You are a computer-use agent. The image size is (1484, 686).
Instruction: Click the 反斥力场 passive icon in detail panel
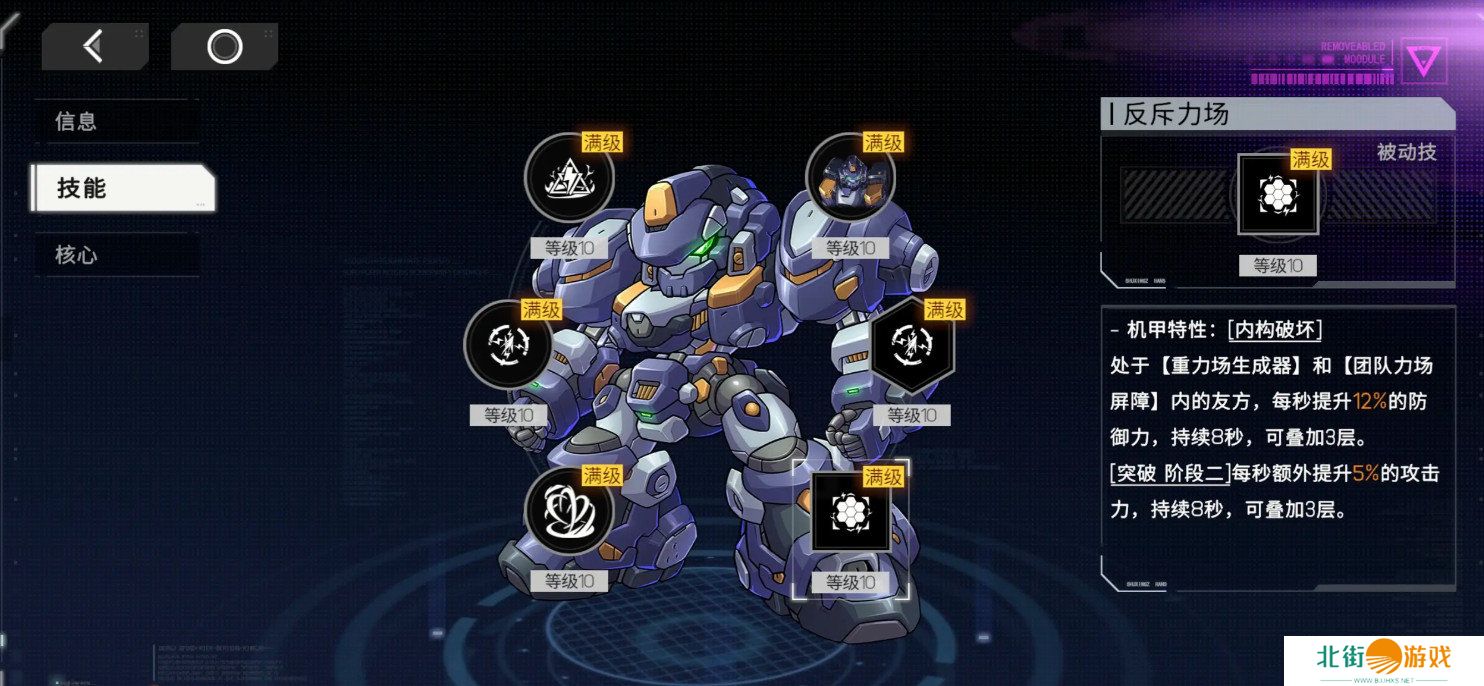click(1278, 194)
